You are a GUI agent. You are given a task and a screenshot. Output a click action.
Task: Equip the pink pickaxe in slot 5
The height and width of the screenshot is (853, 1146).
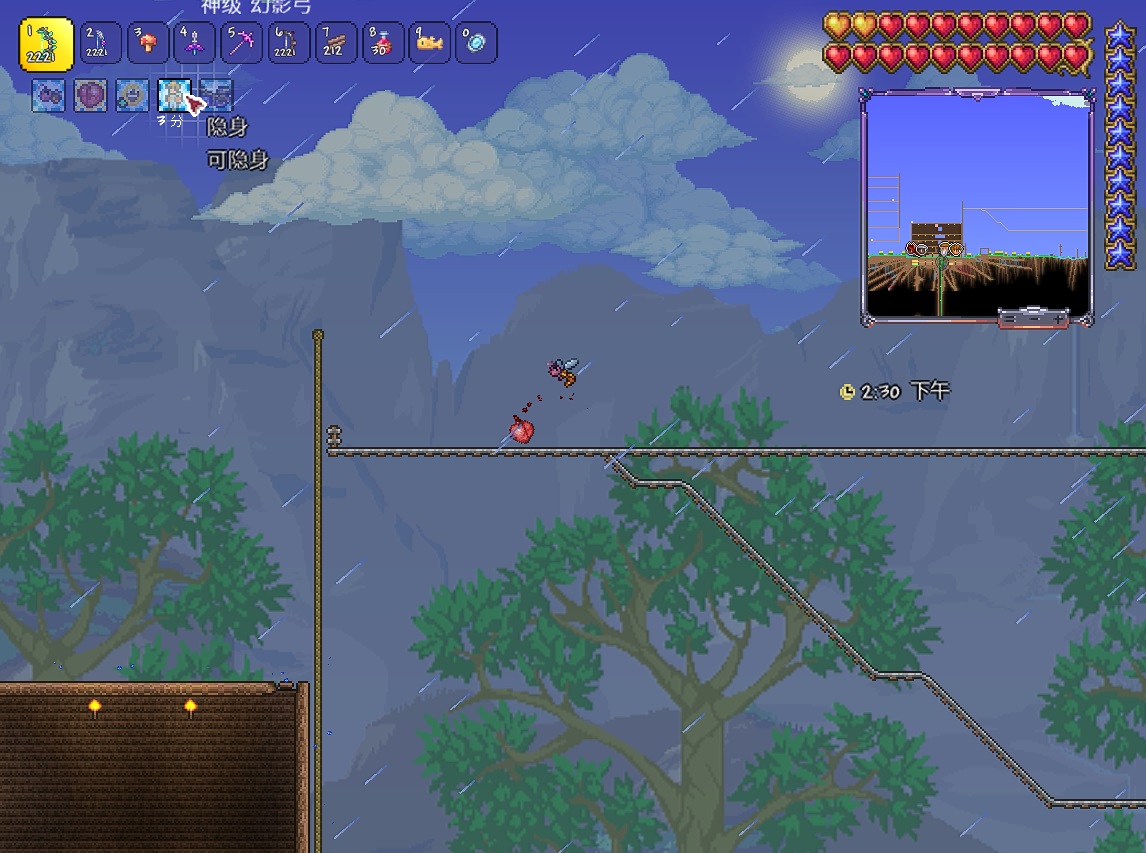tap(242, 43)
